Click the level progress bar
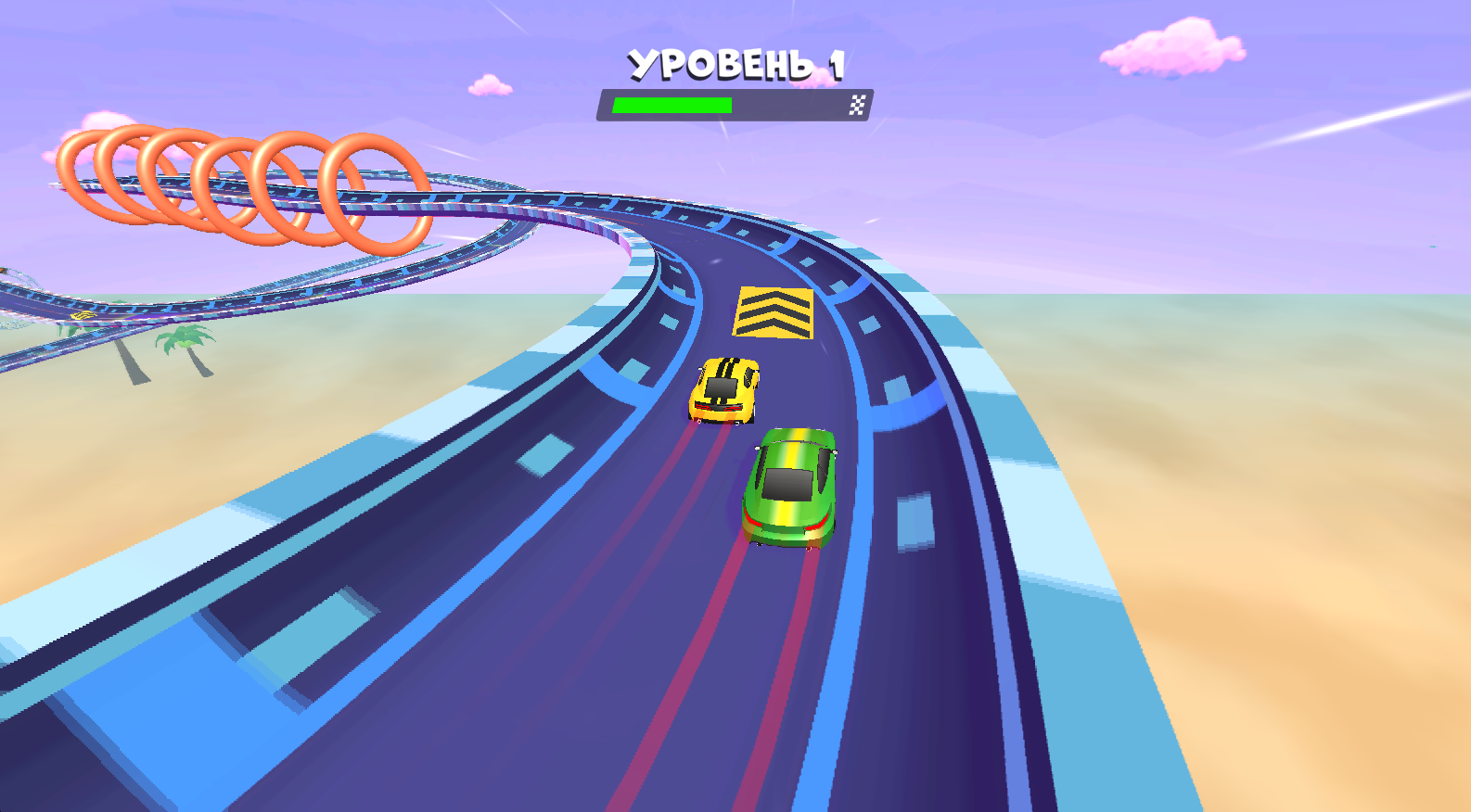Screen dimensions: 1471x812 click(x=737, y=105)
